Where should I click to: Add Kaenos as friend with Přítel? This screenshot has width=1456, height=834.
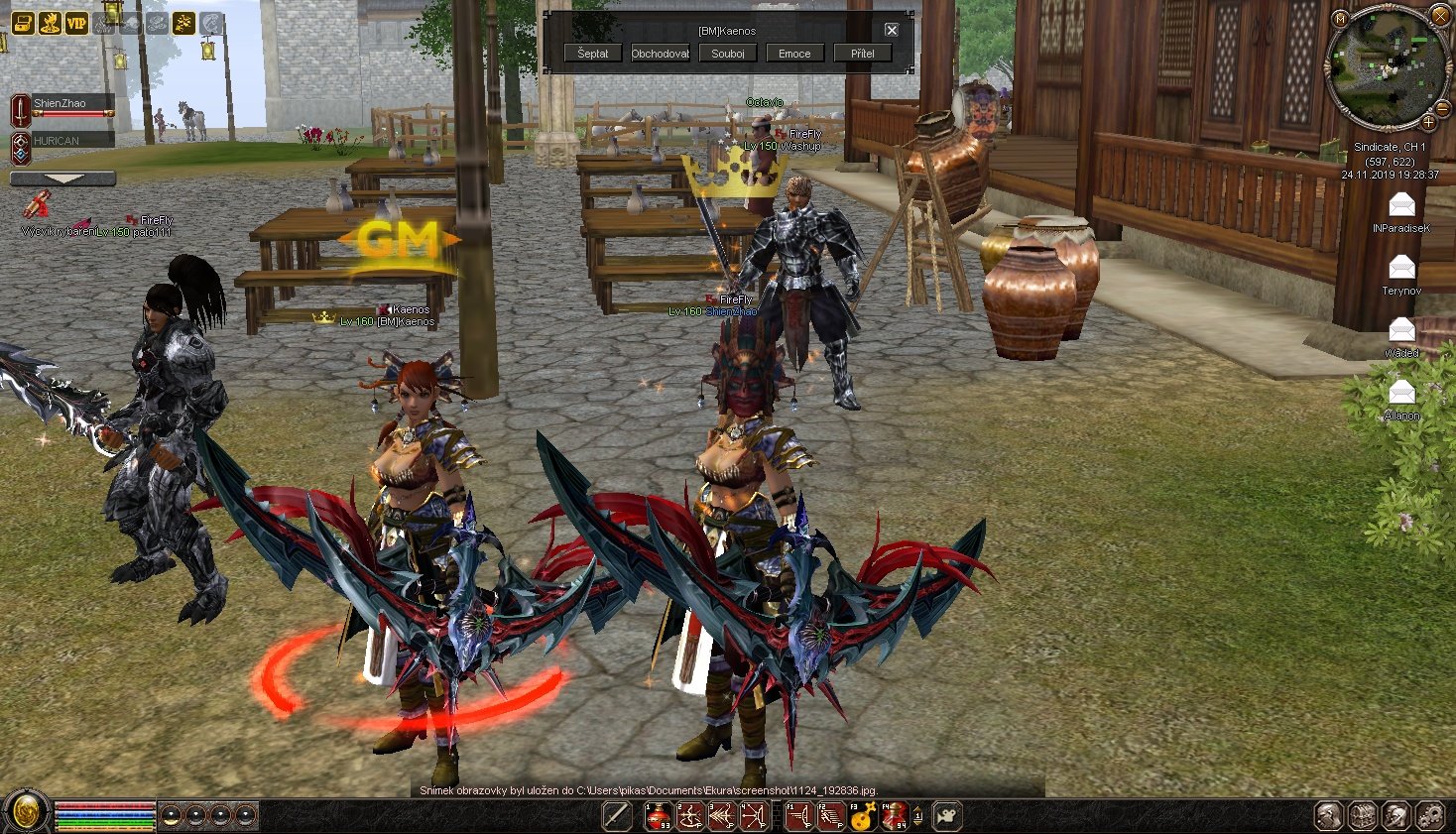pos(862,54)
